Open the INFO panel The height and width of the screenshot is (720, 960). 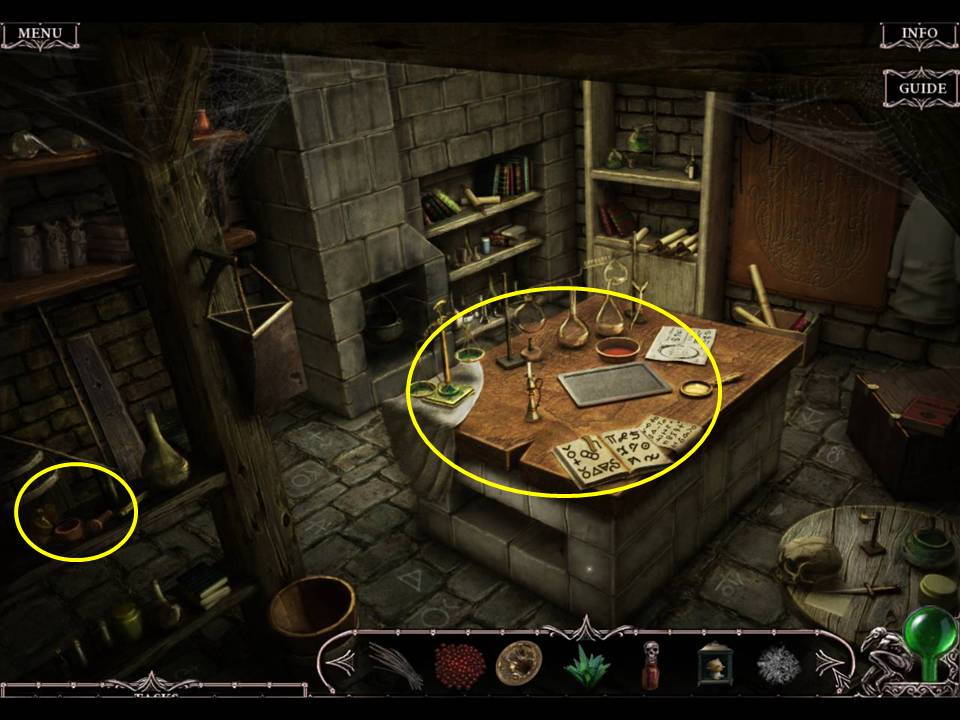pos(918,35)
